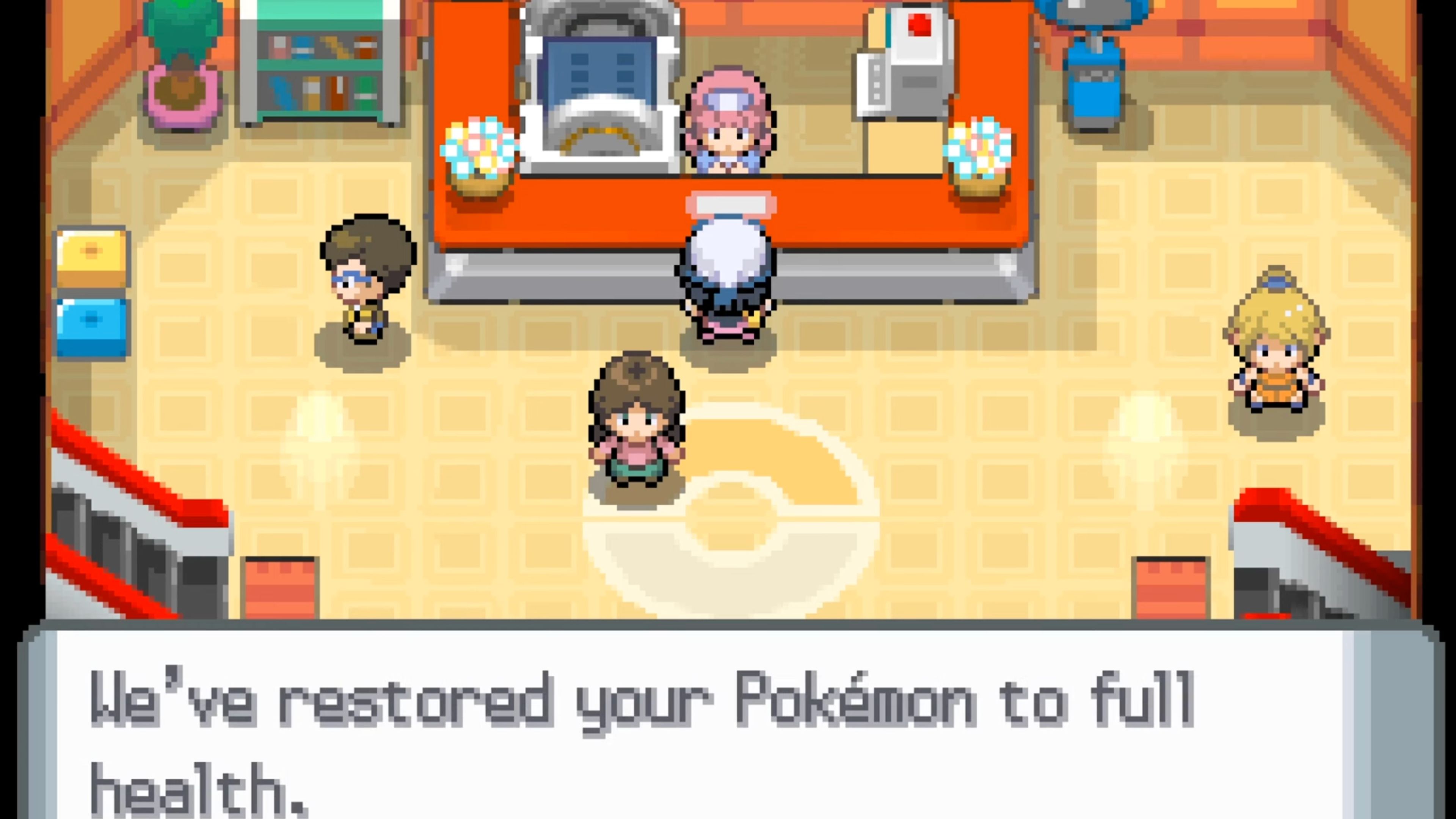Click the Pokémon healing machine behind the counter

599,74
